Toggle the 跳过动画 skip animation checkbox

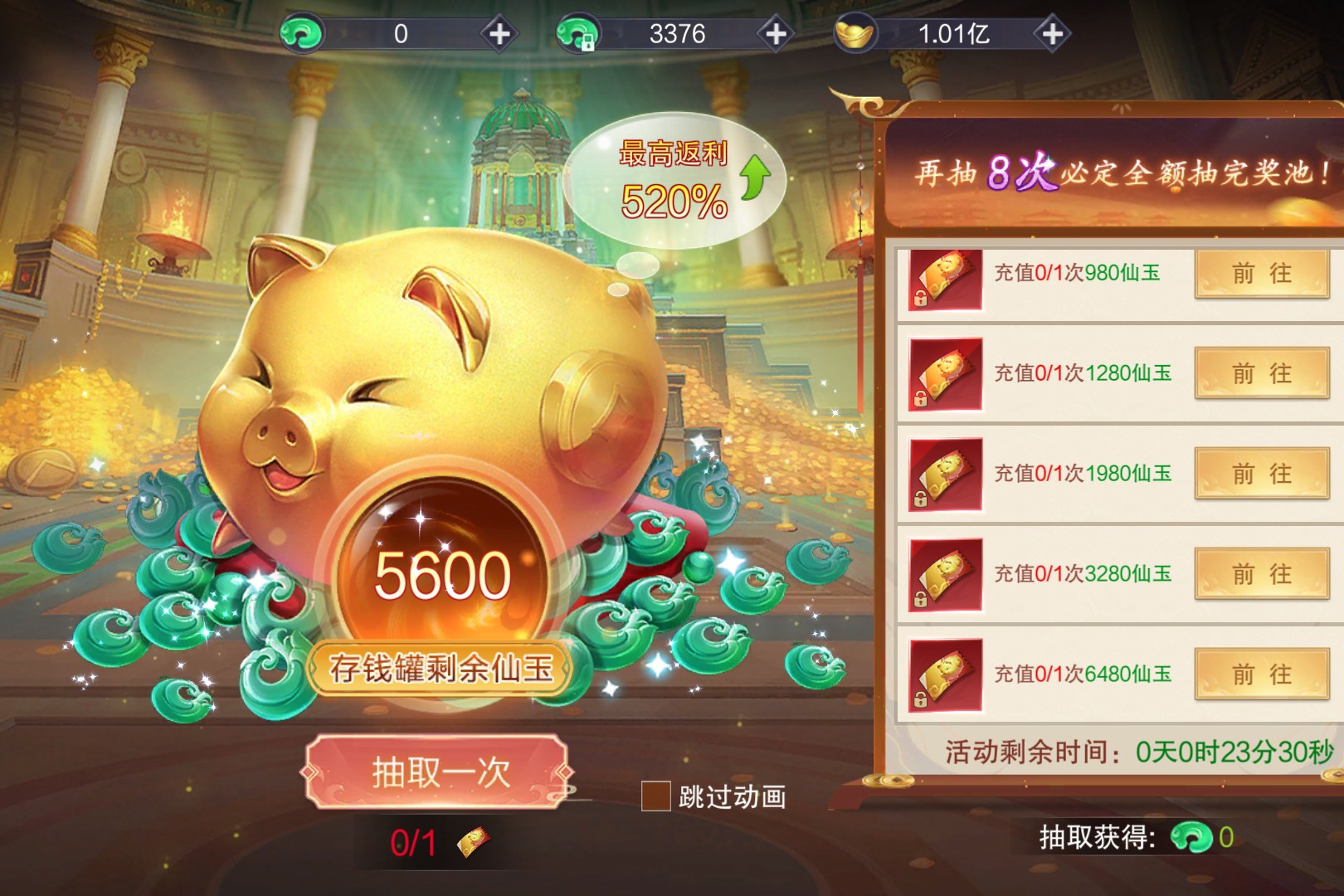coord(655,796)
